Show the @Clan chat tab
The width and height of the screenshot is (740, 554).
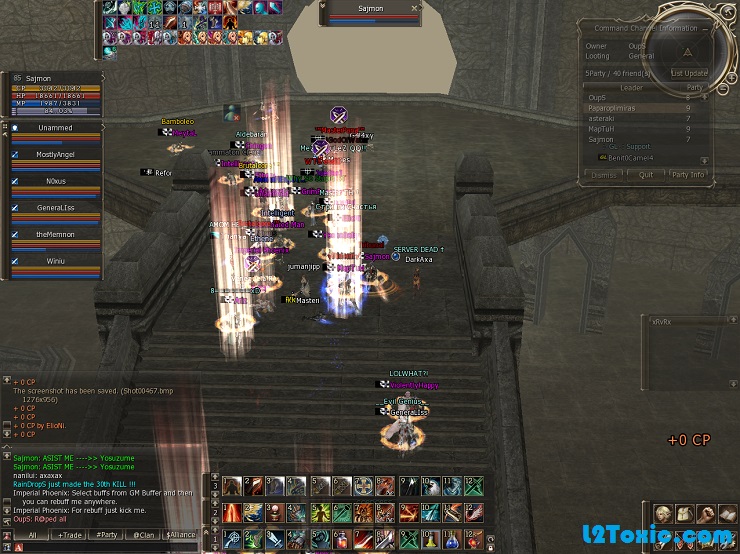(x=143, y=535)
